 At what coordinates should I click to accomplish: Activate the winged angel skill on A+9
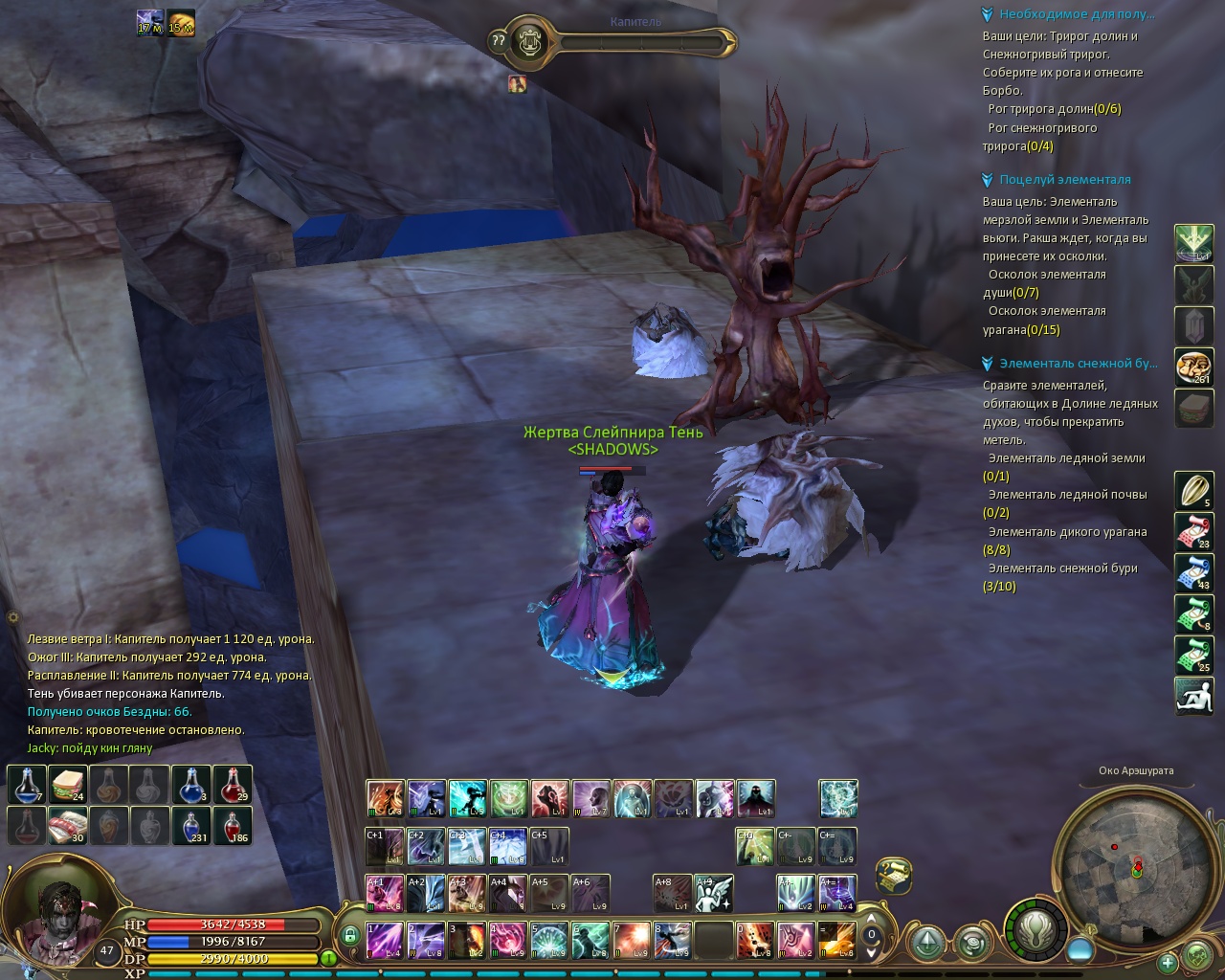click(x=713, y=893)
